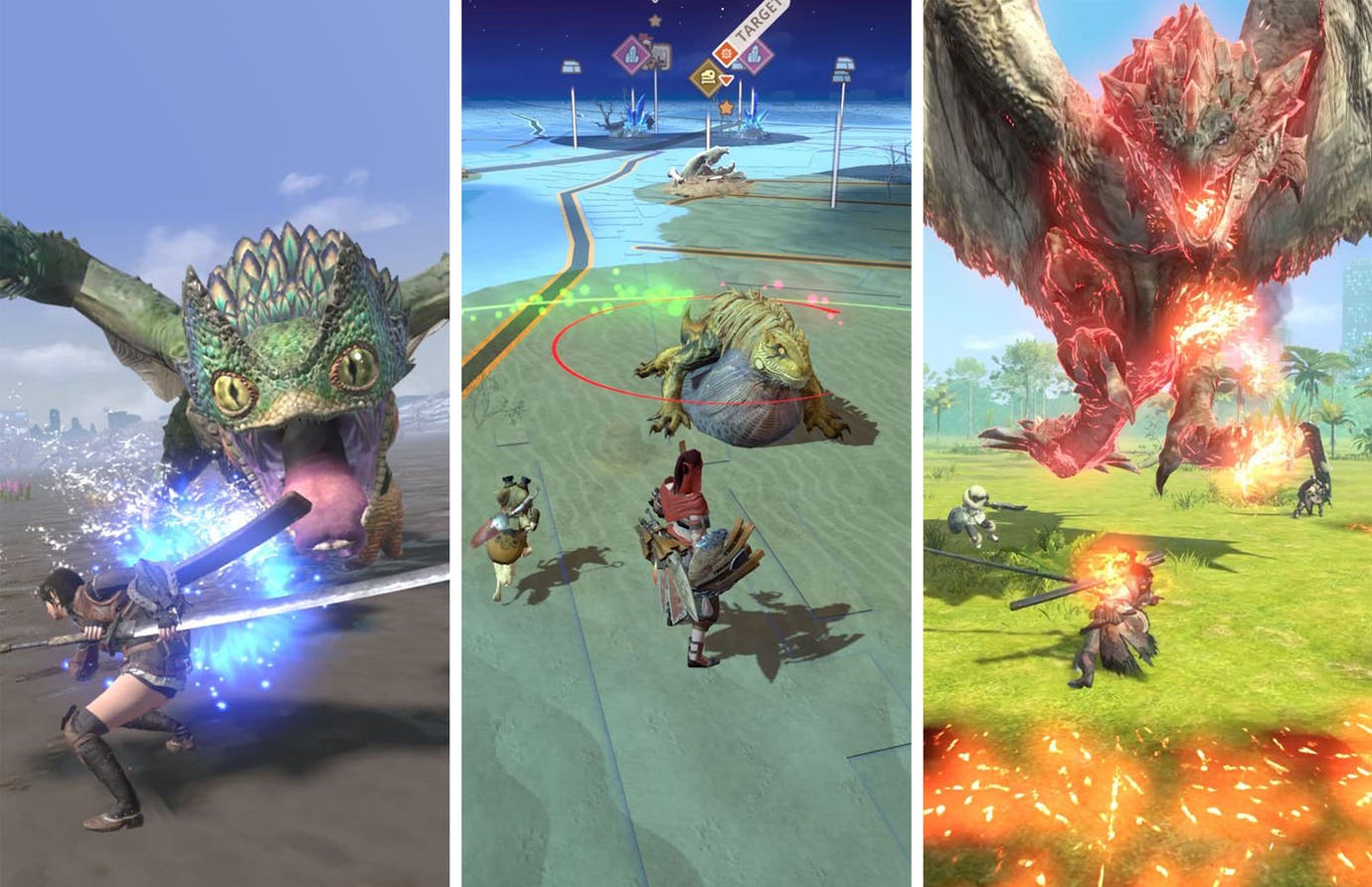
Task: Tap the blue lamp icon on the left signpost
Action: pyautogui.click(x=572, y=67)
